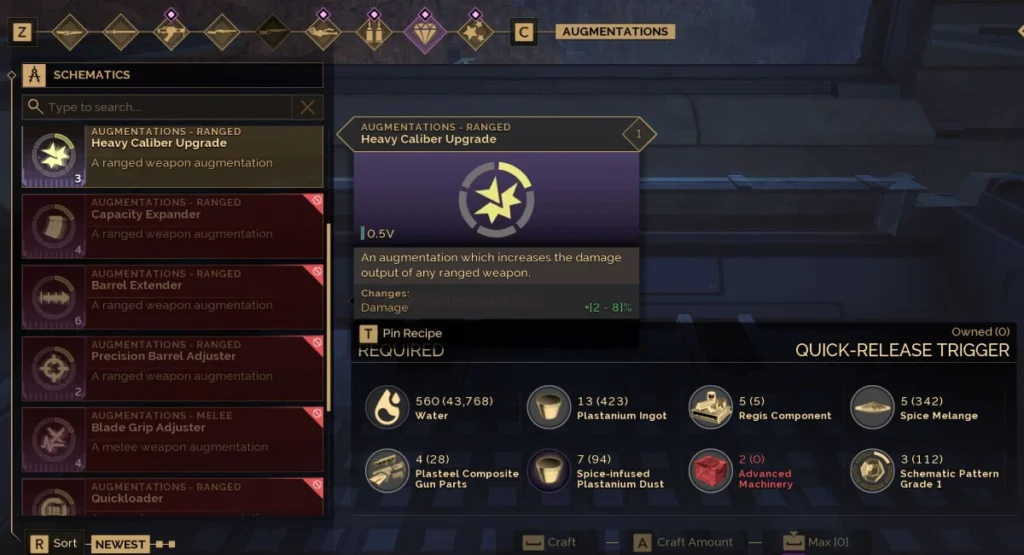Screen dimensions: 1024x555
Task: Clear the schematic search with the X
Action: (308, 107)
